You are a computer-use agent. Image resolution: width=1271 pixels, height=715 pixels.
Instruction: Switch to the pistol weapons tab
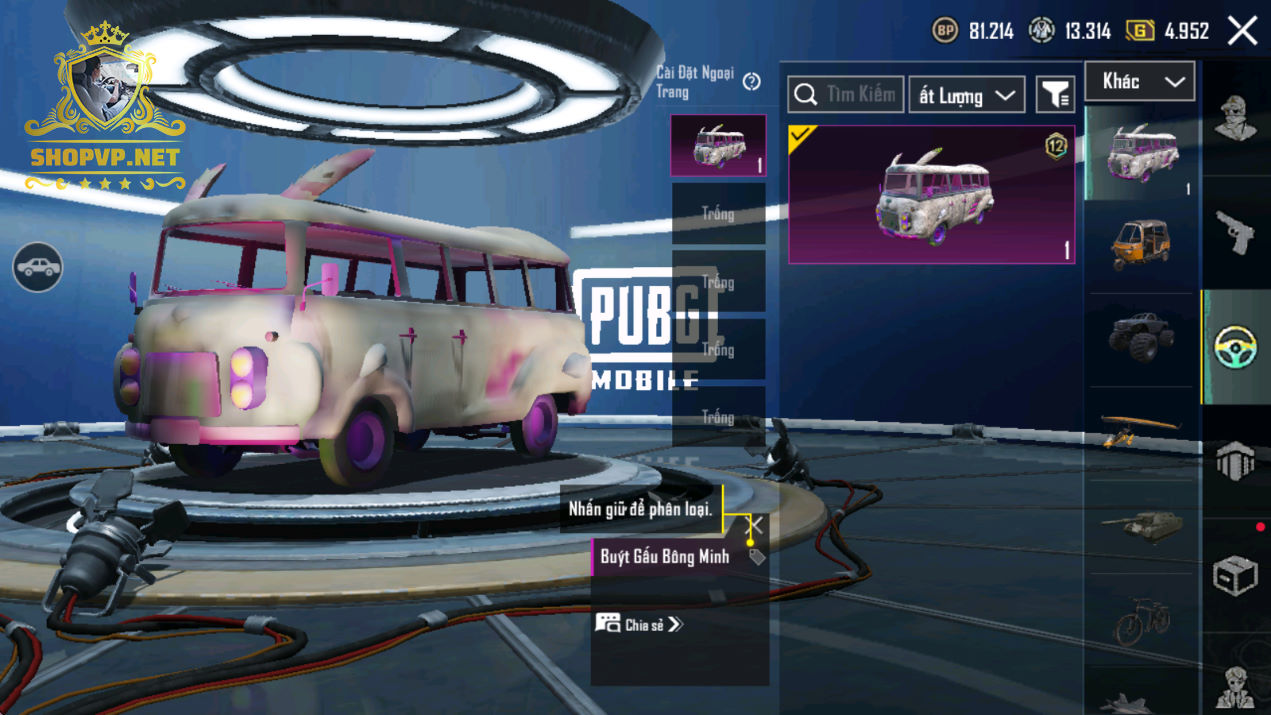pyautogui.click(x=1235, y=232)
